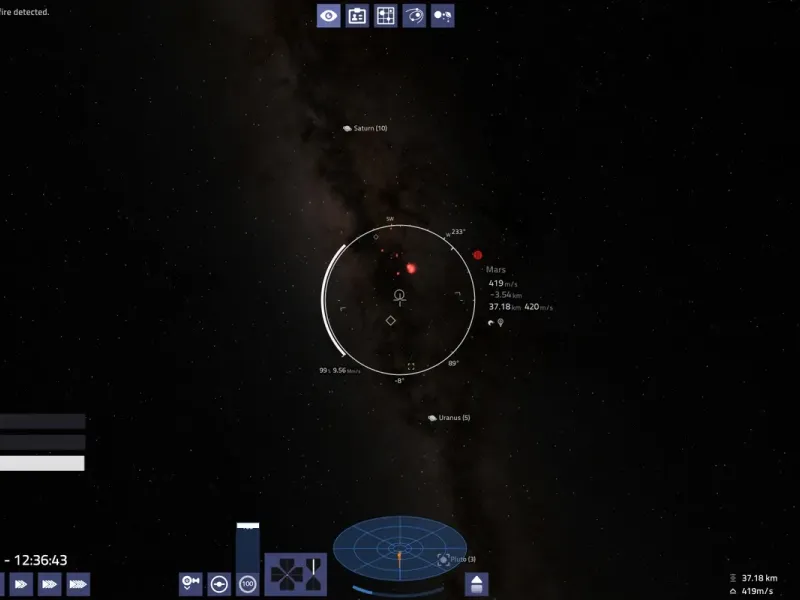Open the ID card panel
Screen dimensions: 800x600
tap(357, 16)
